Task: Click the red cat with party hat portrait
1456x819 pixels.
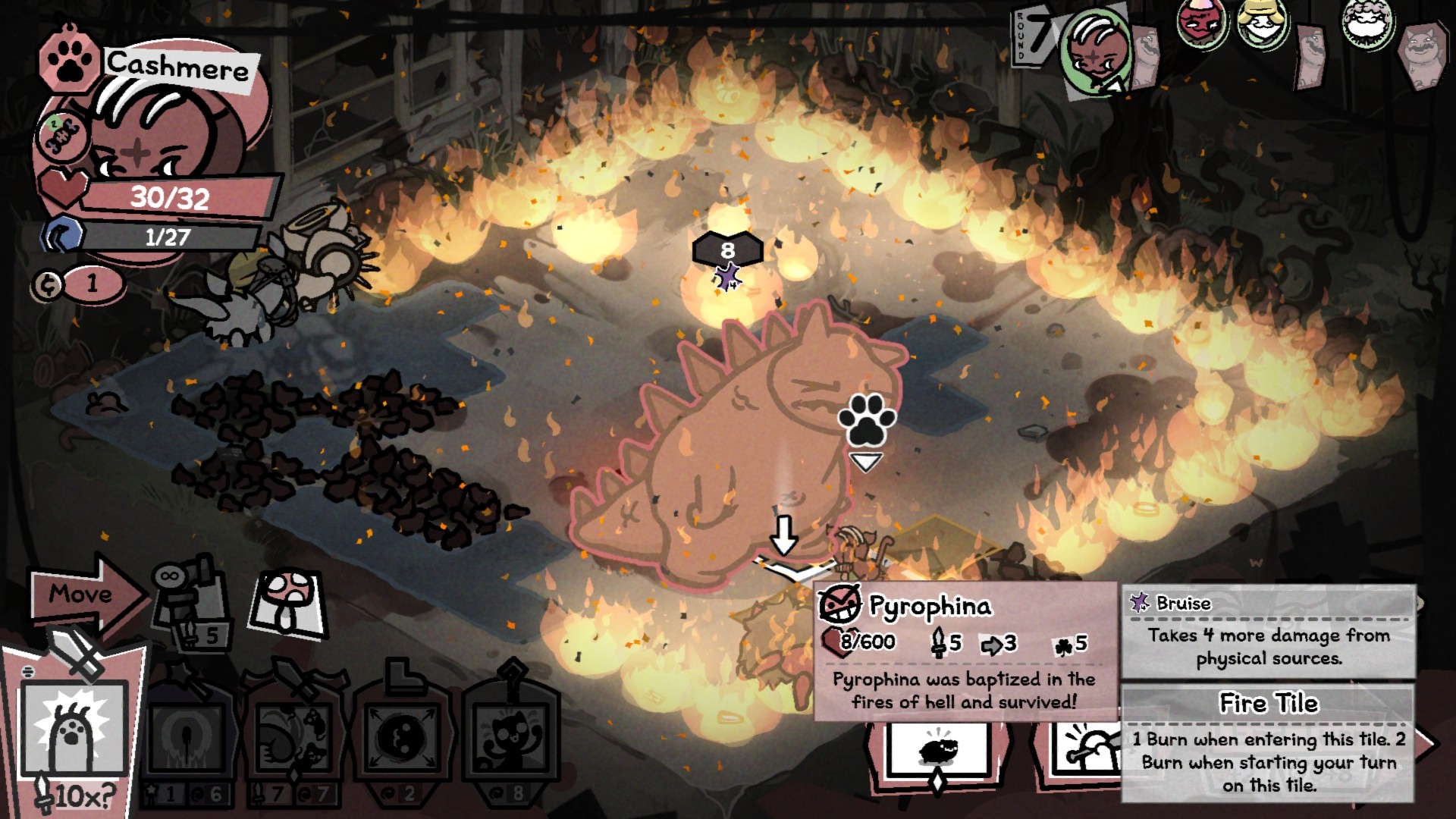Action: pyautogui.click(x=1202, y=23)
